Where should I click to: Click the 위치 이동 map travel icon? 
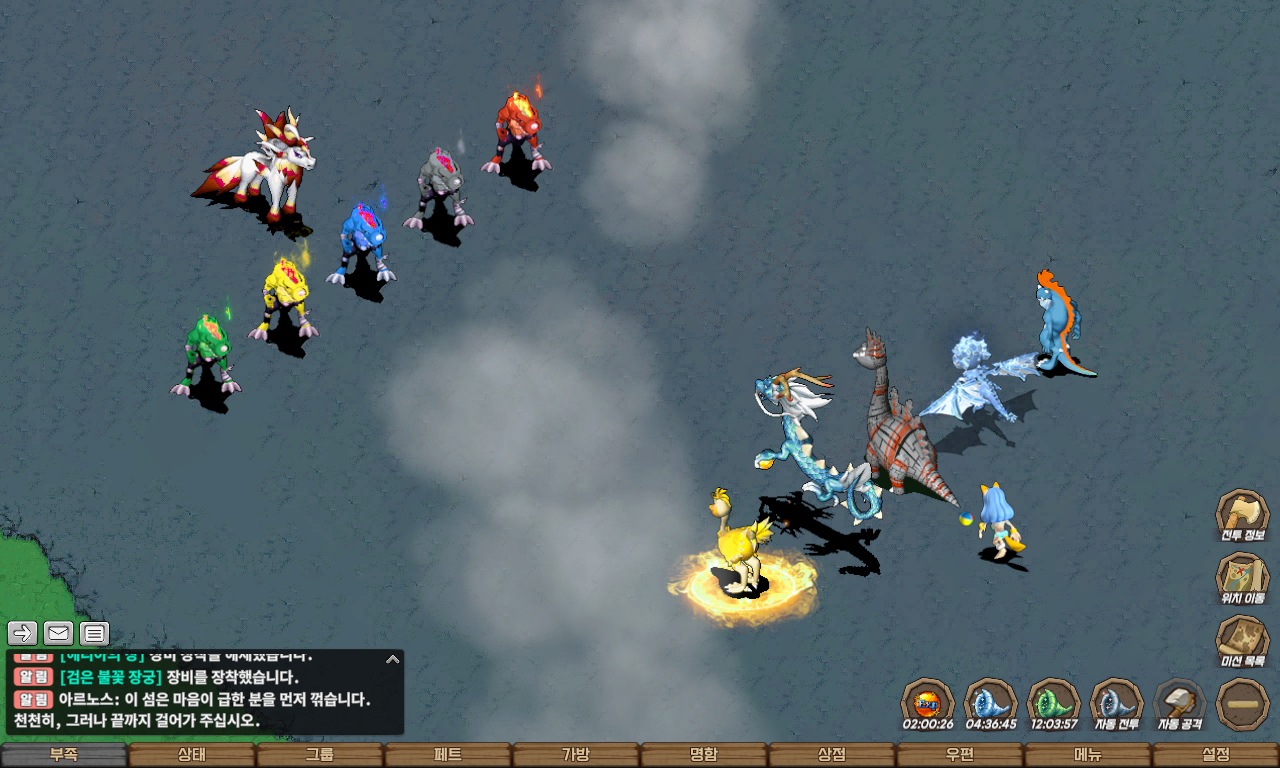[x=1242, y=578]
